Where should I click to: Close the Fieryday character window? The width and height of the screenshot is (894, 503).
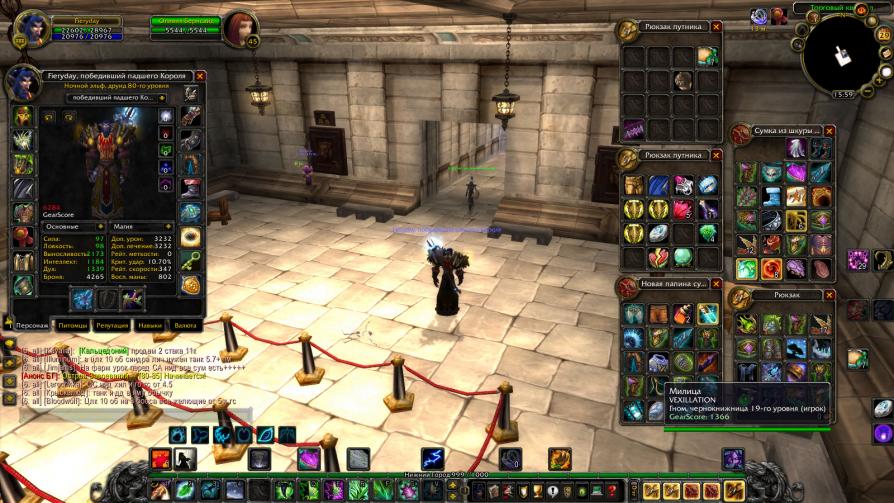[x=200, y=76]
